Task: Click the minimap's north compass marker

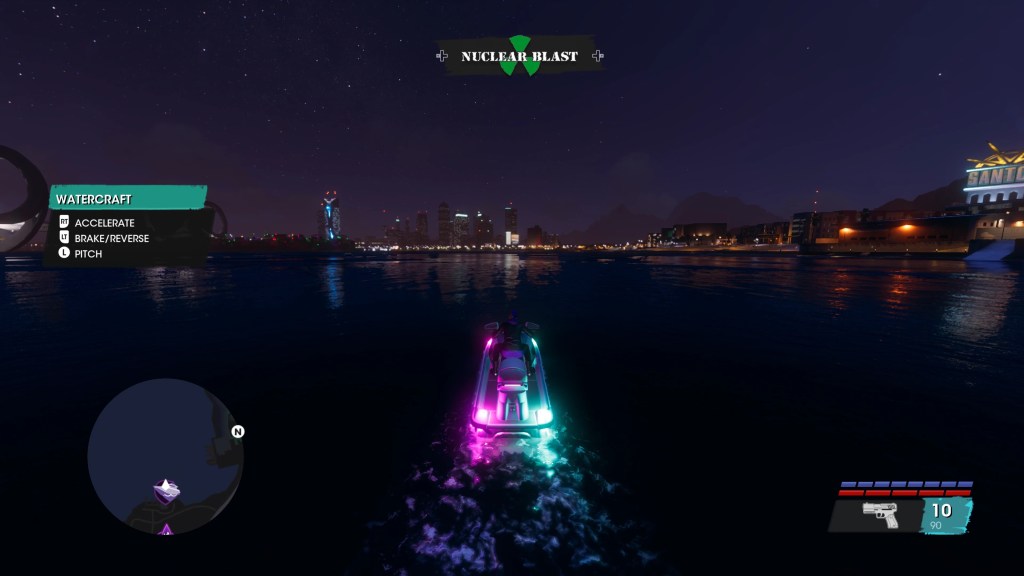Action: coord(238,432)
